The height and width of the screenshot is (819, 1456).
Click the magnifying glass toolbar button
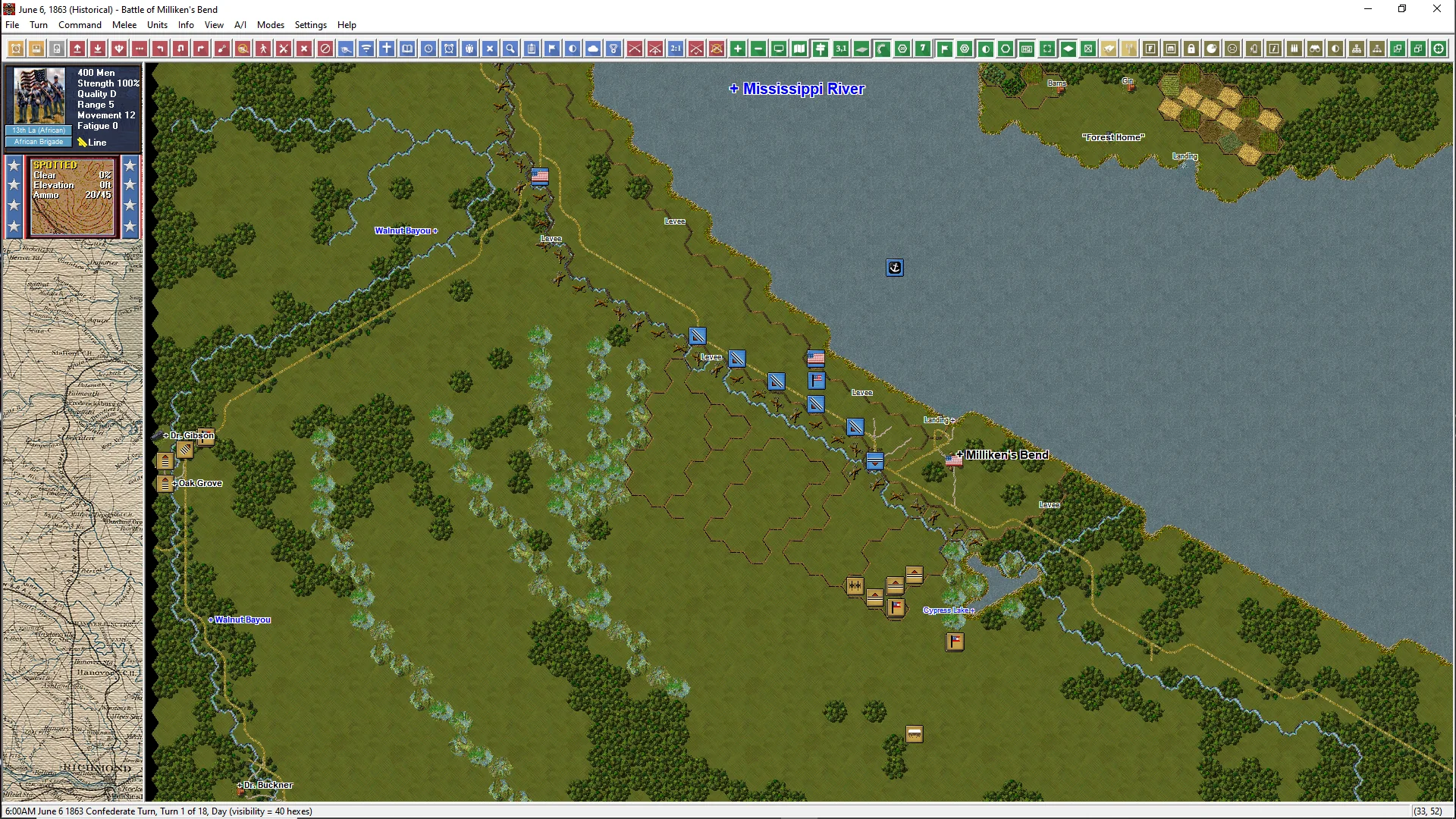click(x=511, y=49)
